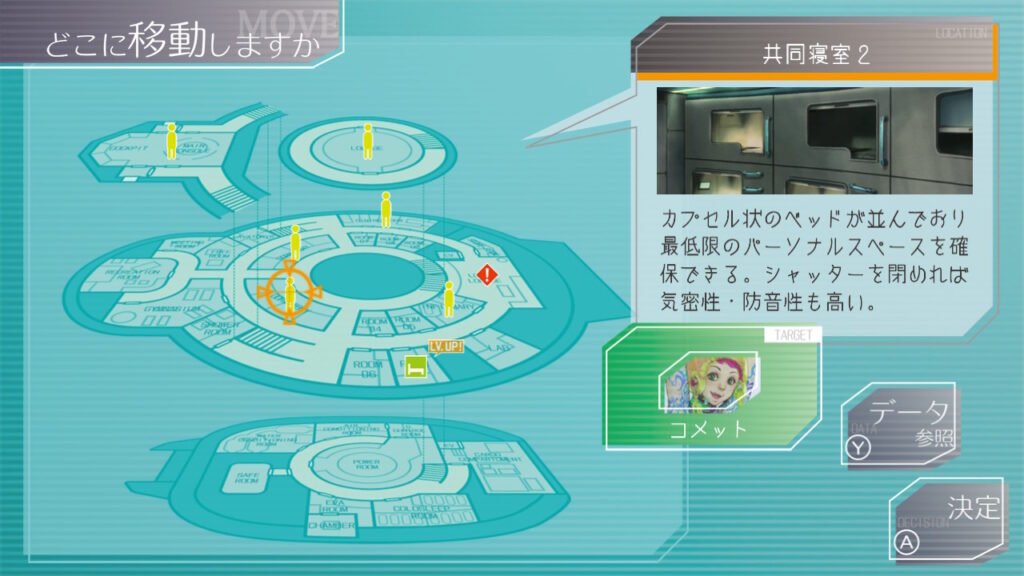Select the Infirmary room with the crew marker
Screen dimensions: 1024x576
pyautogui.click(x=447, y=306)
